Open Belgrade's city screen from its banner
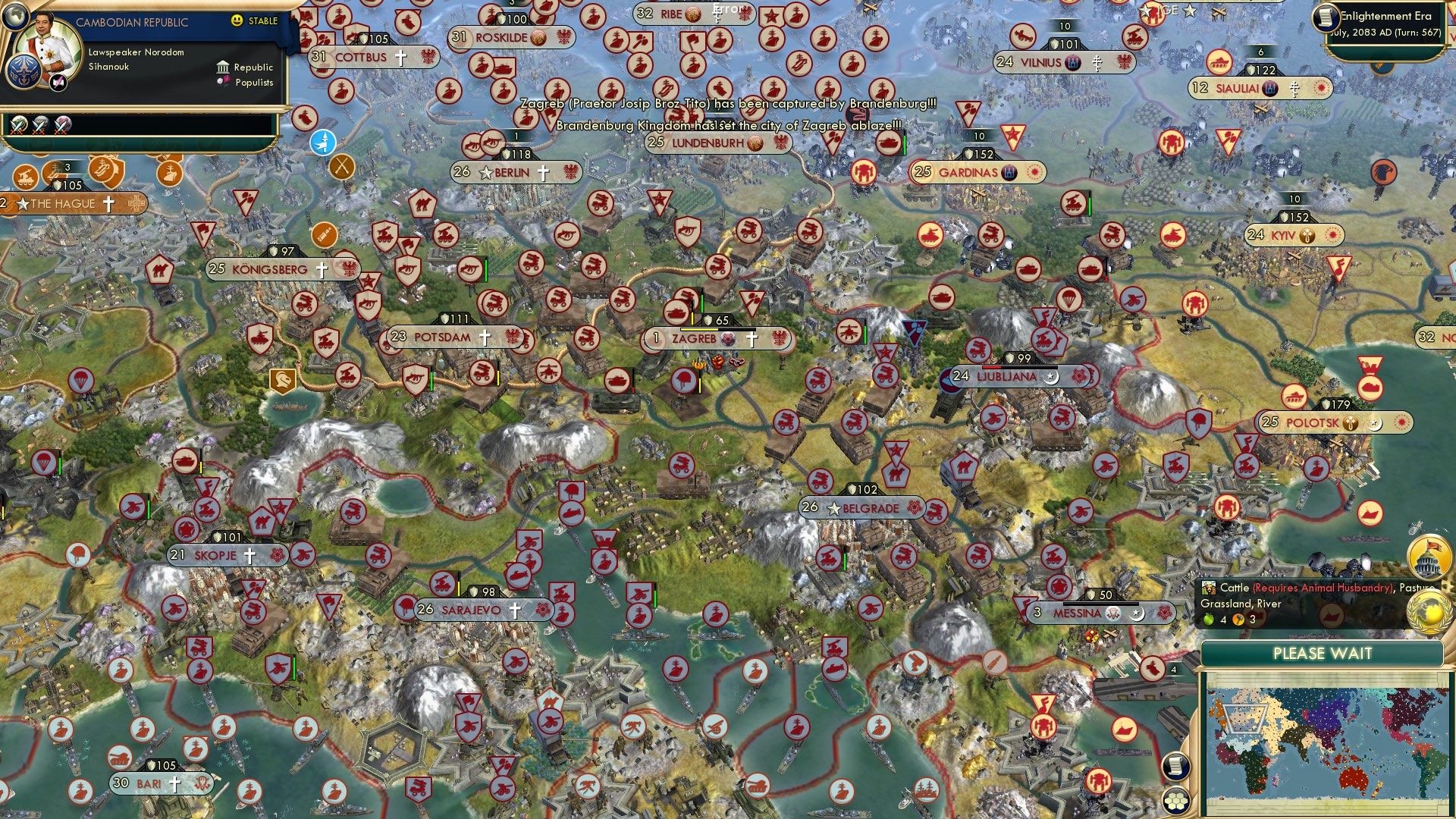1456x819 pixels. 871,508
